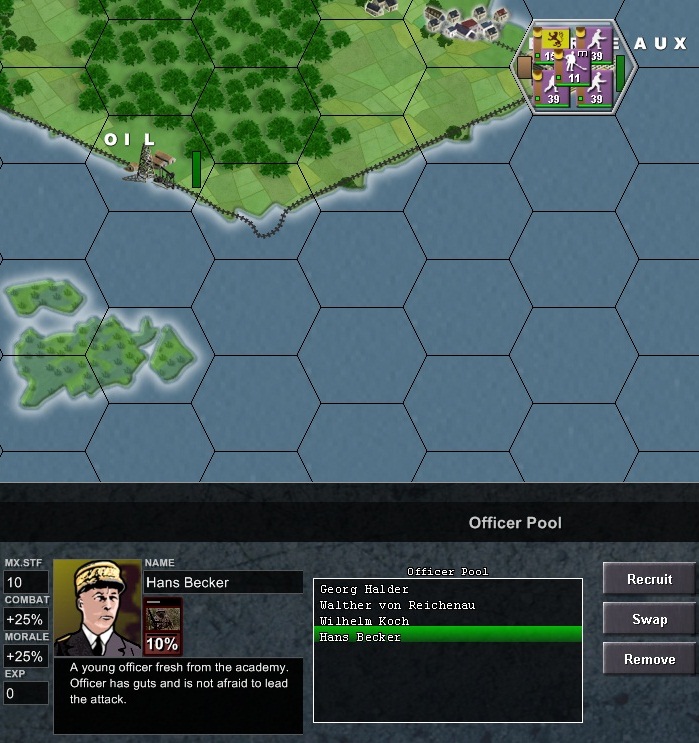Swap the selected officer
Viewport: 699px width, 743px height.
649,619
